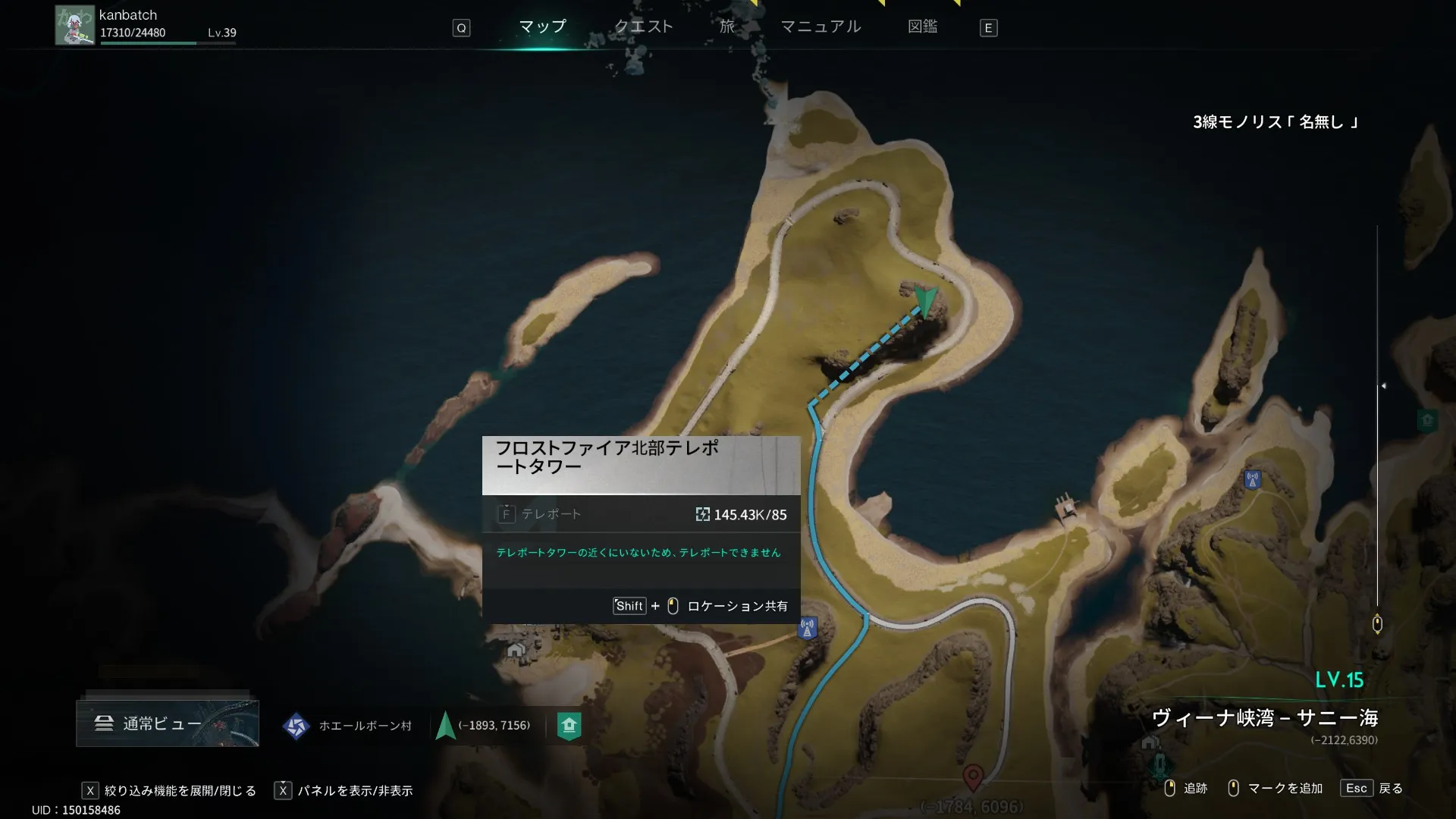Open the クエスト tab
Image resolution: width=1456 pixels, height=819 pixels.
(x=643, y=27)
